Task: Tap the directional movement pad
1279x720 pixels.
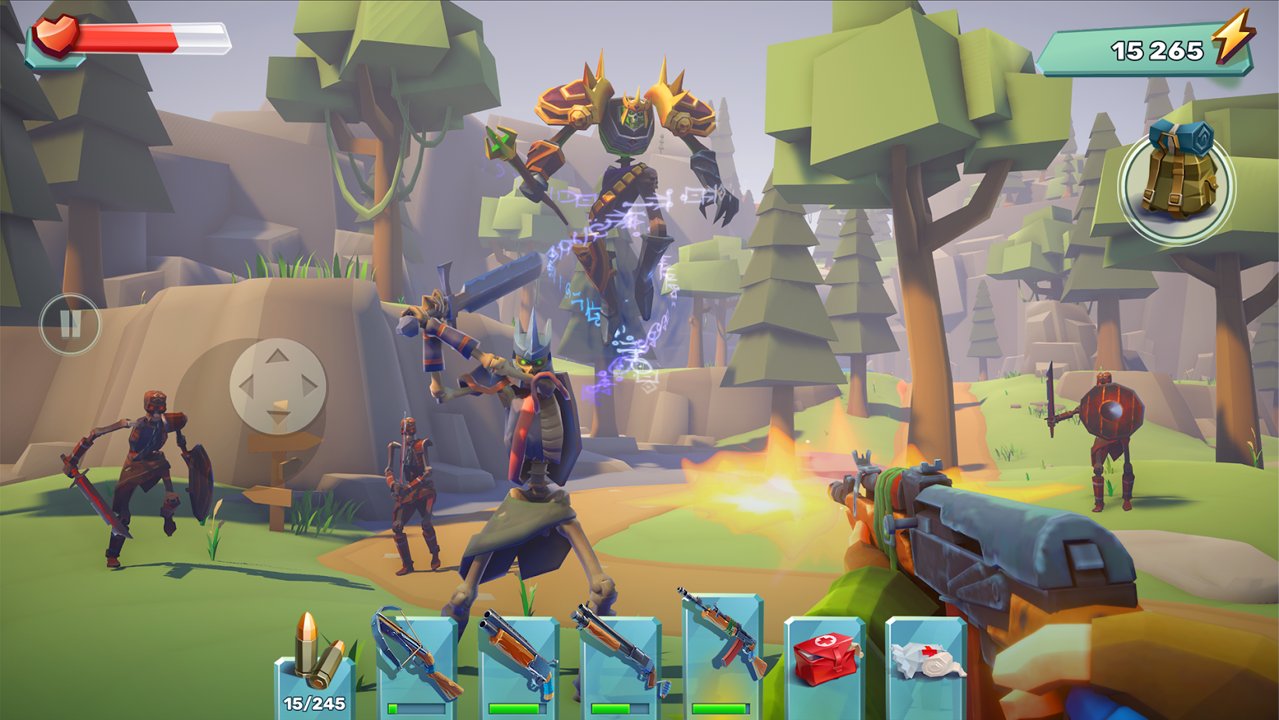Action: point(278,384)
